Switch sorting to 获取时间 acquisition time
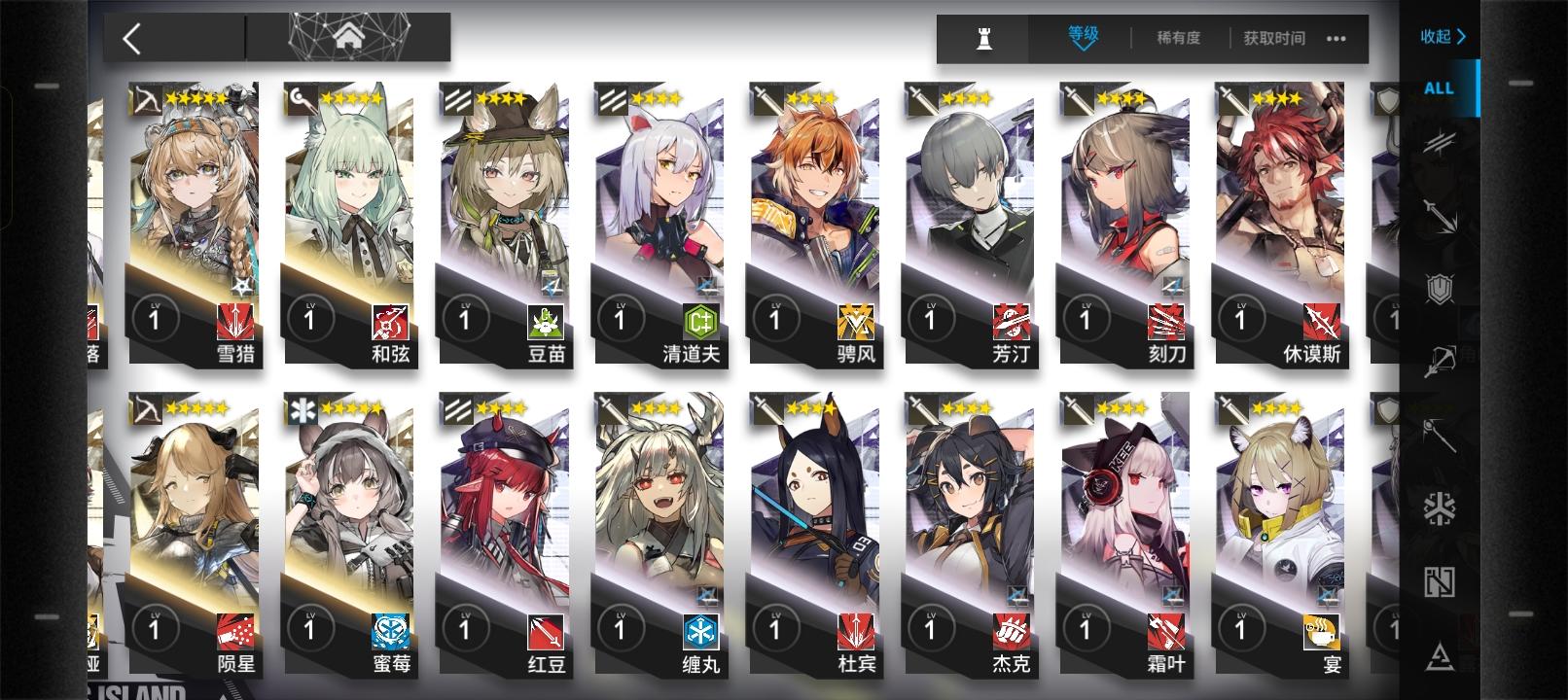This screenshot has height=700, width=1568. coord(1274,39)
